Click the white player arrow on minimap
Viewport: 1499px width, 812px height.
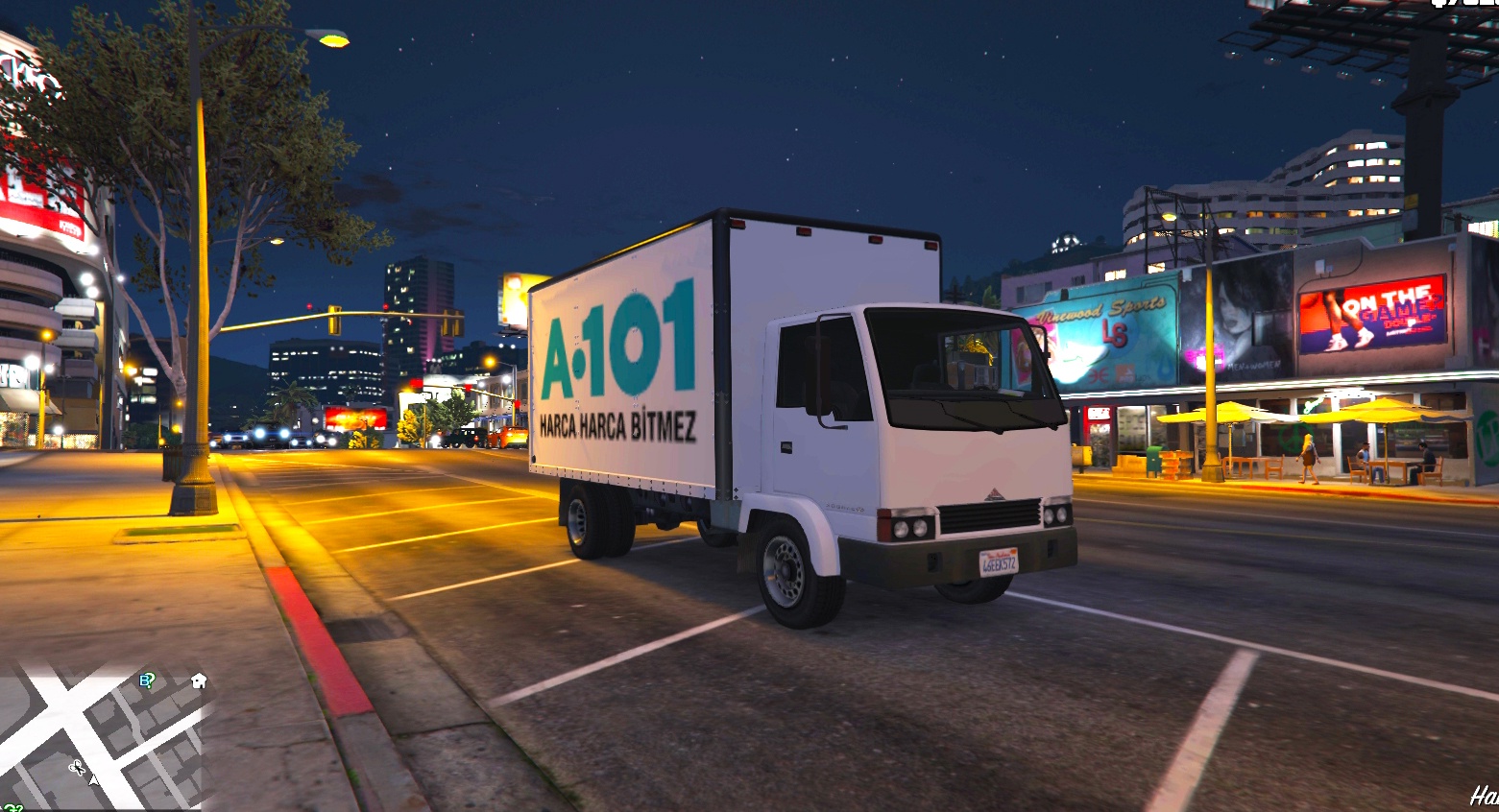(93, 779)
